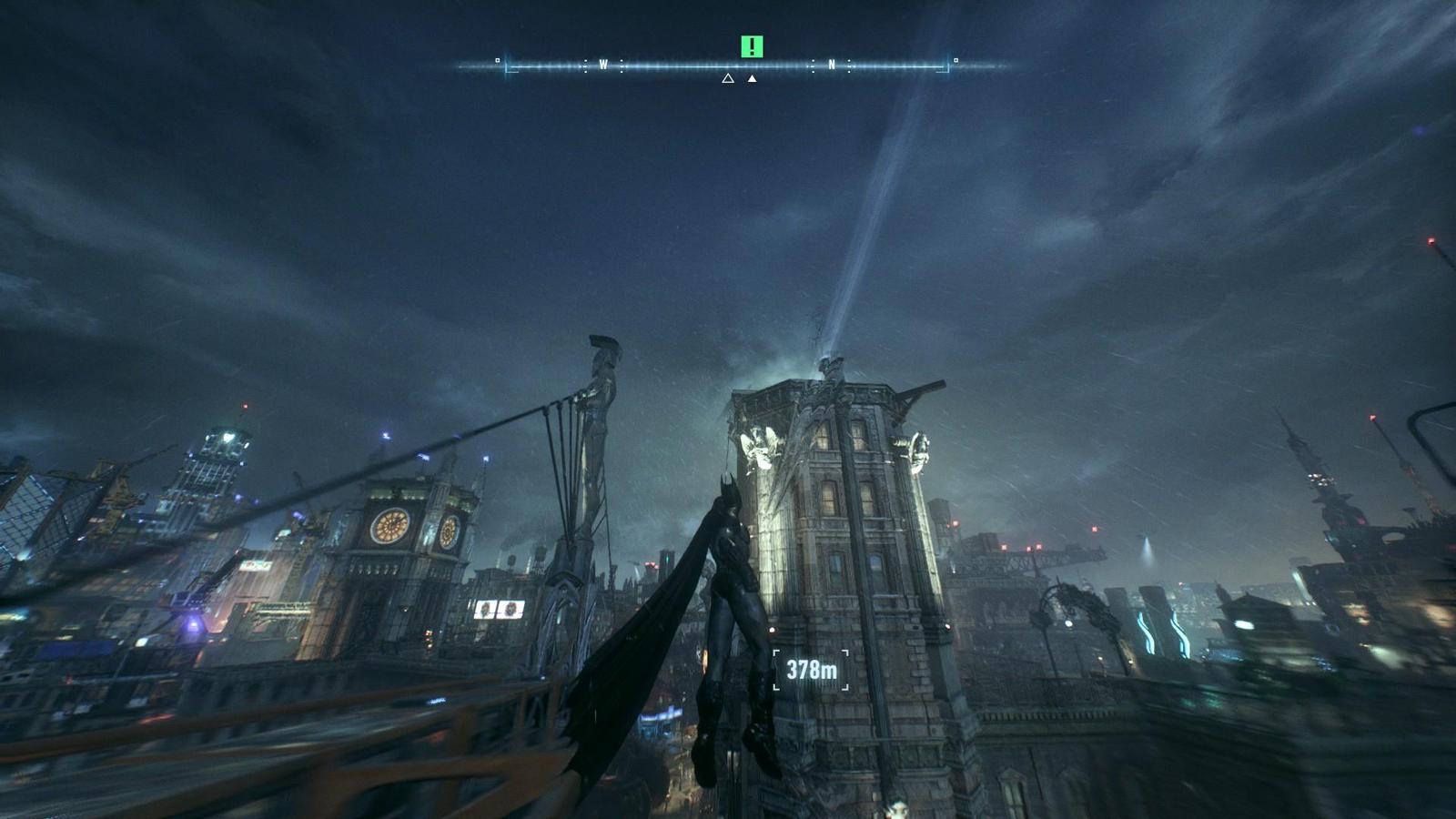
Task: Select the solid white triangle compass marker
Action: click(752, 79)
